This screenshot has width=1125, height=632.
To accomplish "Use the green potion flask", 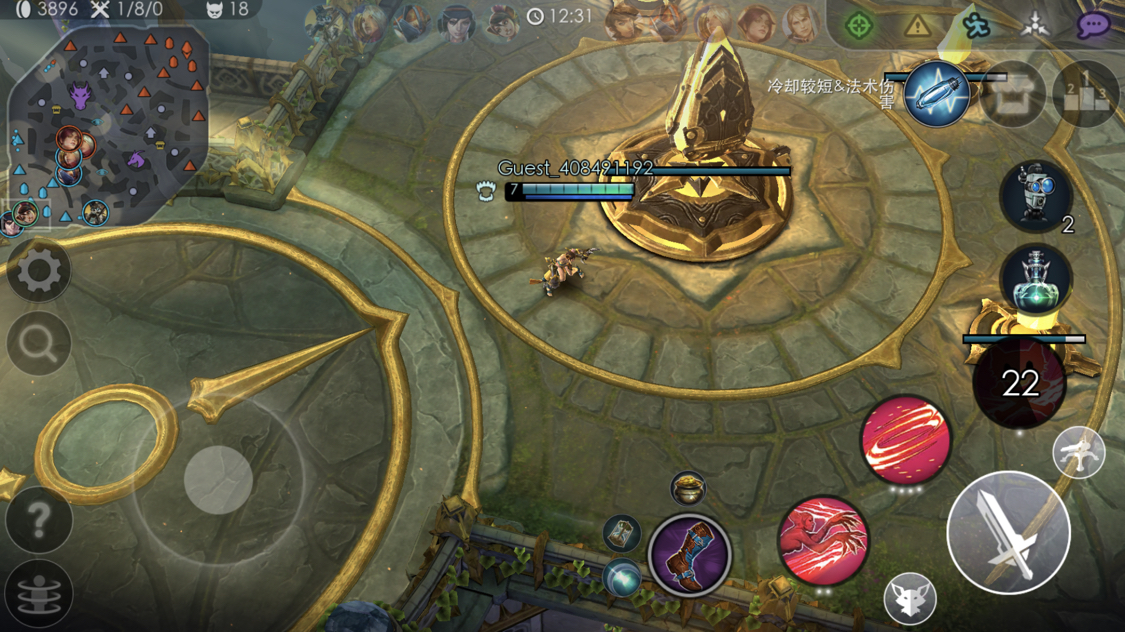I will (x=1036, y=281).
